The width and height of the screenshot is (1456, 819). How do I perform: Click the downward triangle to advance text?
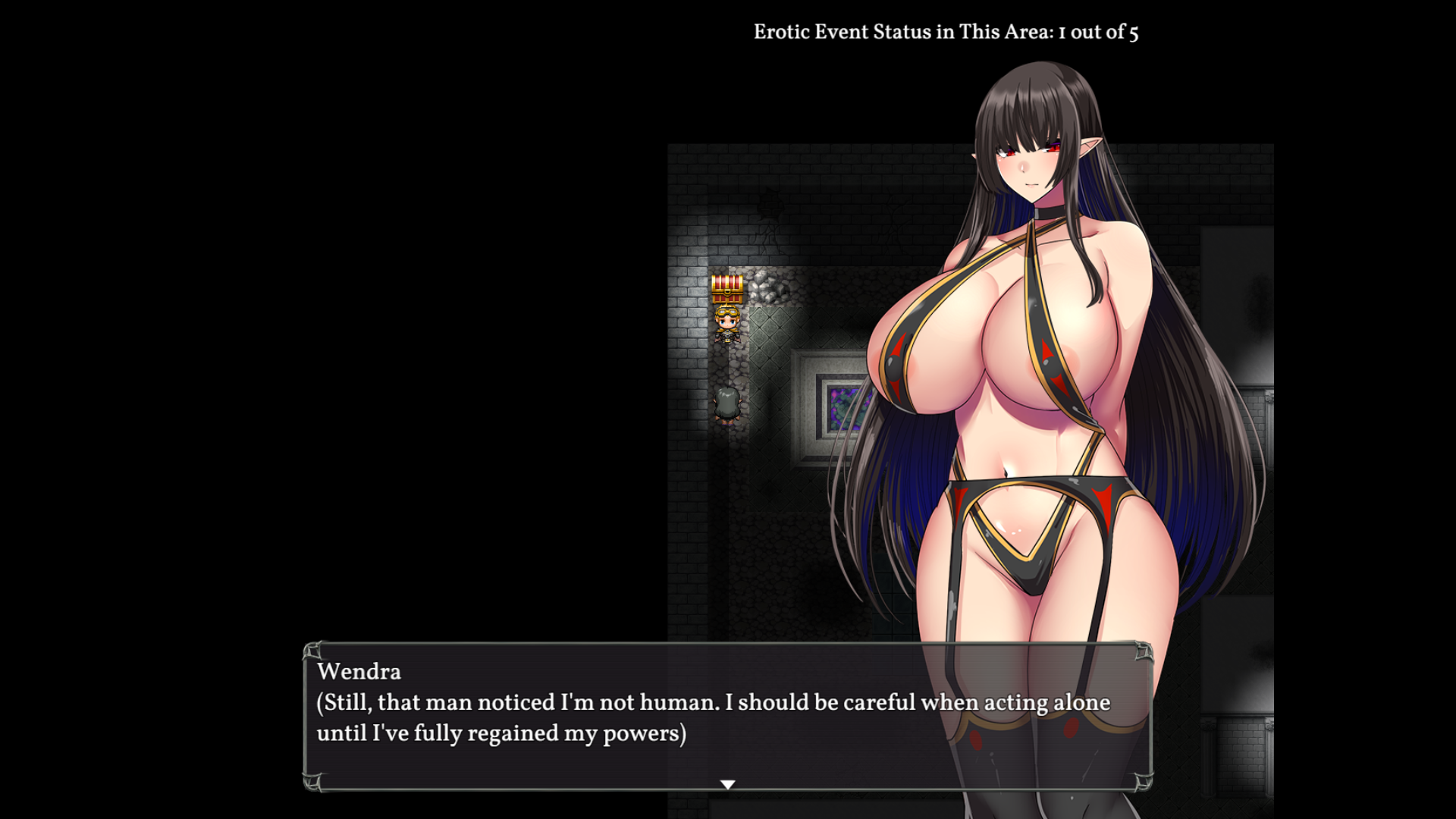(728, 786)
